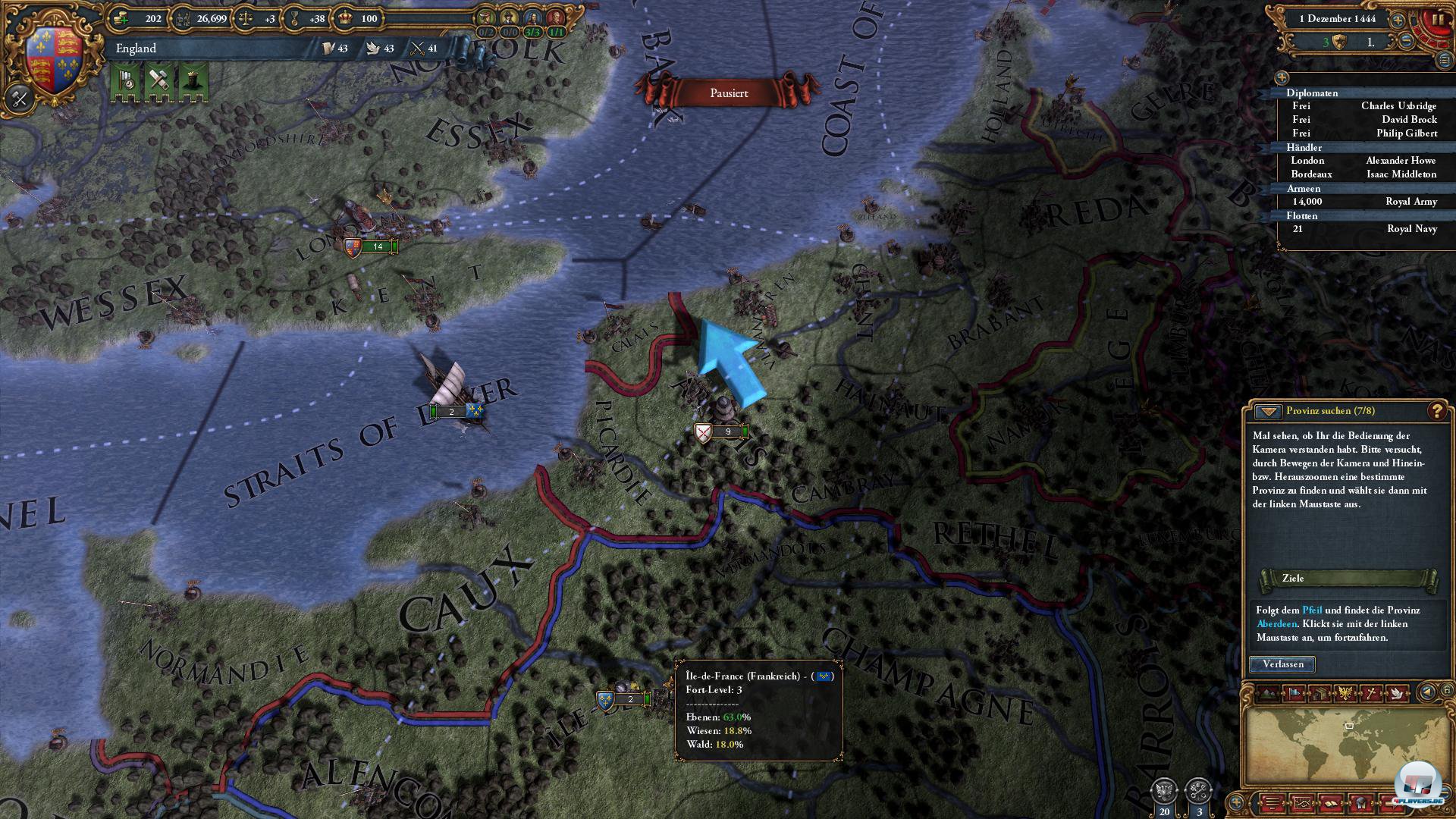Screen dimensions: 1456x819
Task: Toggle the red pause button
Action: [1436, 20]
